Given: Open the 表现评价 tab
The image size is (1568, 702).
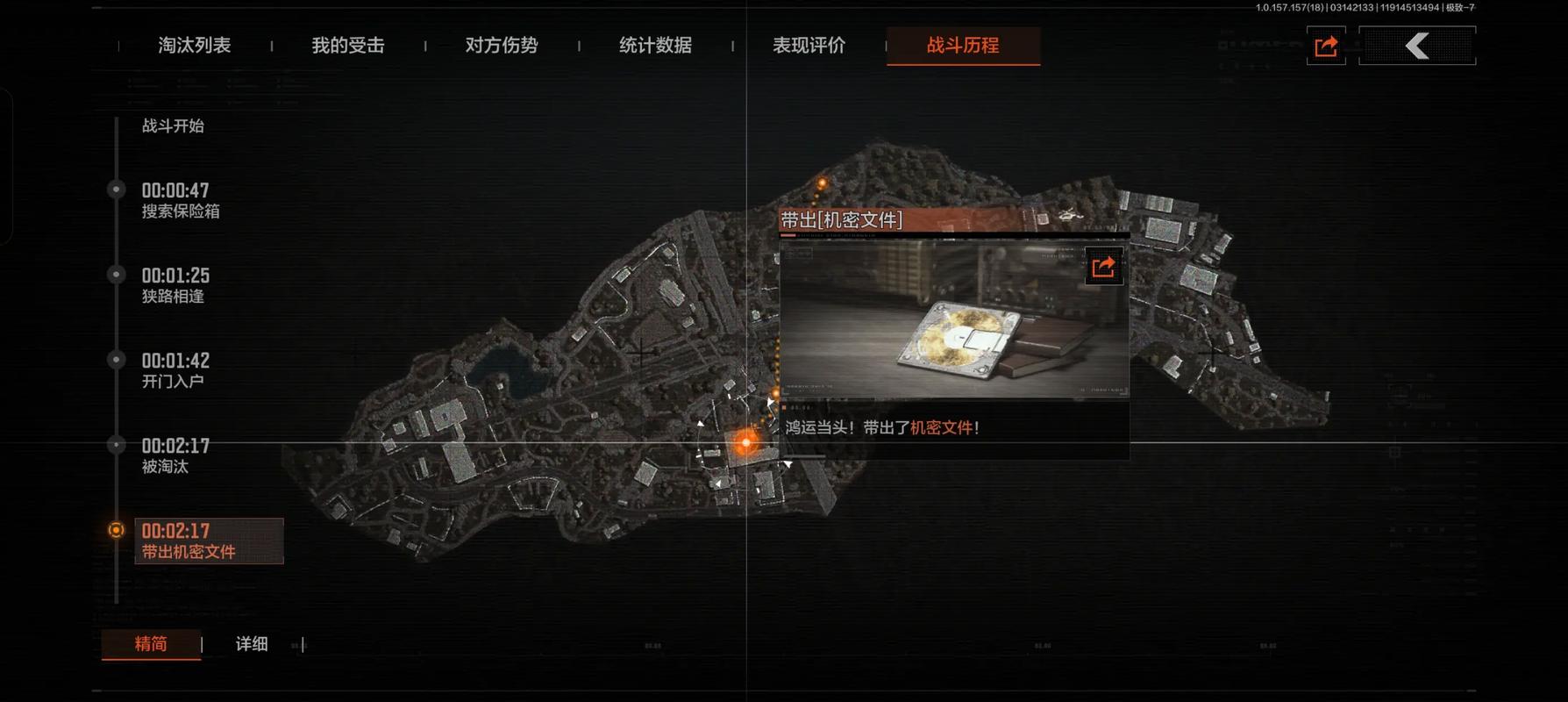Looking at the screenshot, I should click(809, 46).
